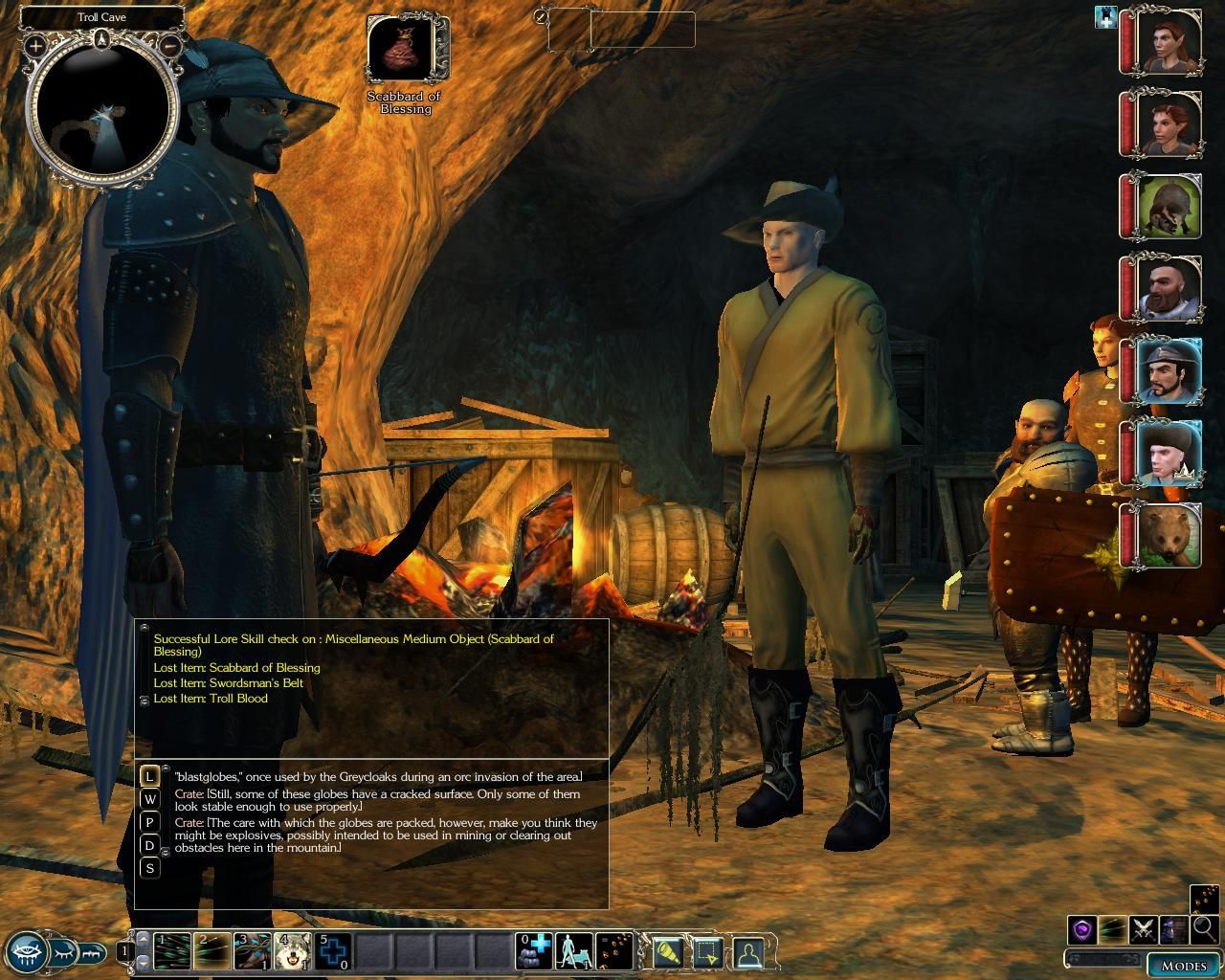The width and height of the screenshot is (1225, 980).
Task: Select the Scabbard of Blessing target portrait
Action: [x=402, y=51]
